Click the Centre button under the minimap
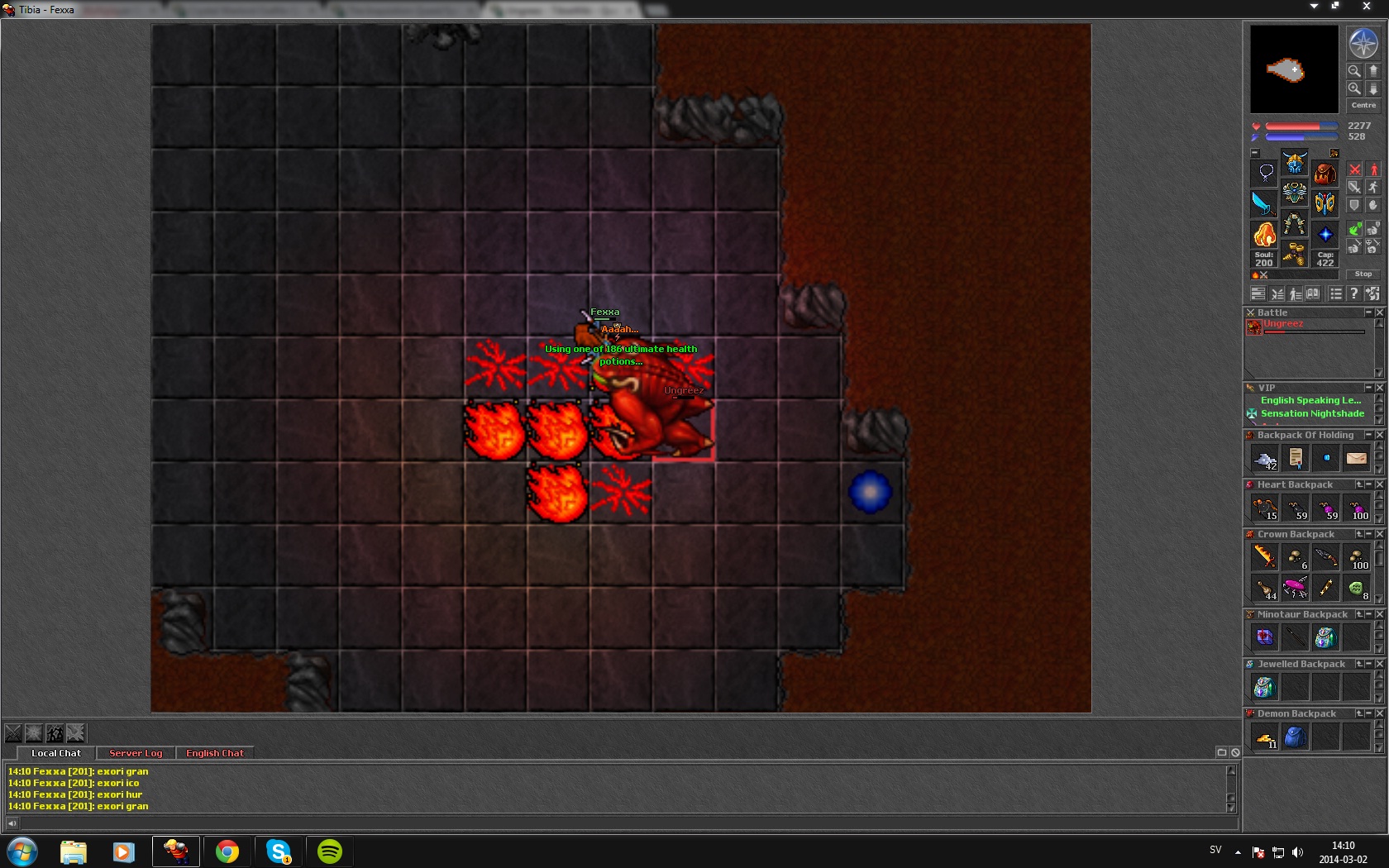The width and height of the screenshot is (1389, 868). pyautogui.click(x=1363, y=105)
